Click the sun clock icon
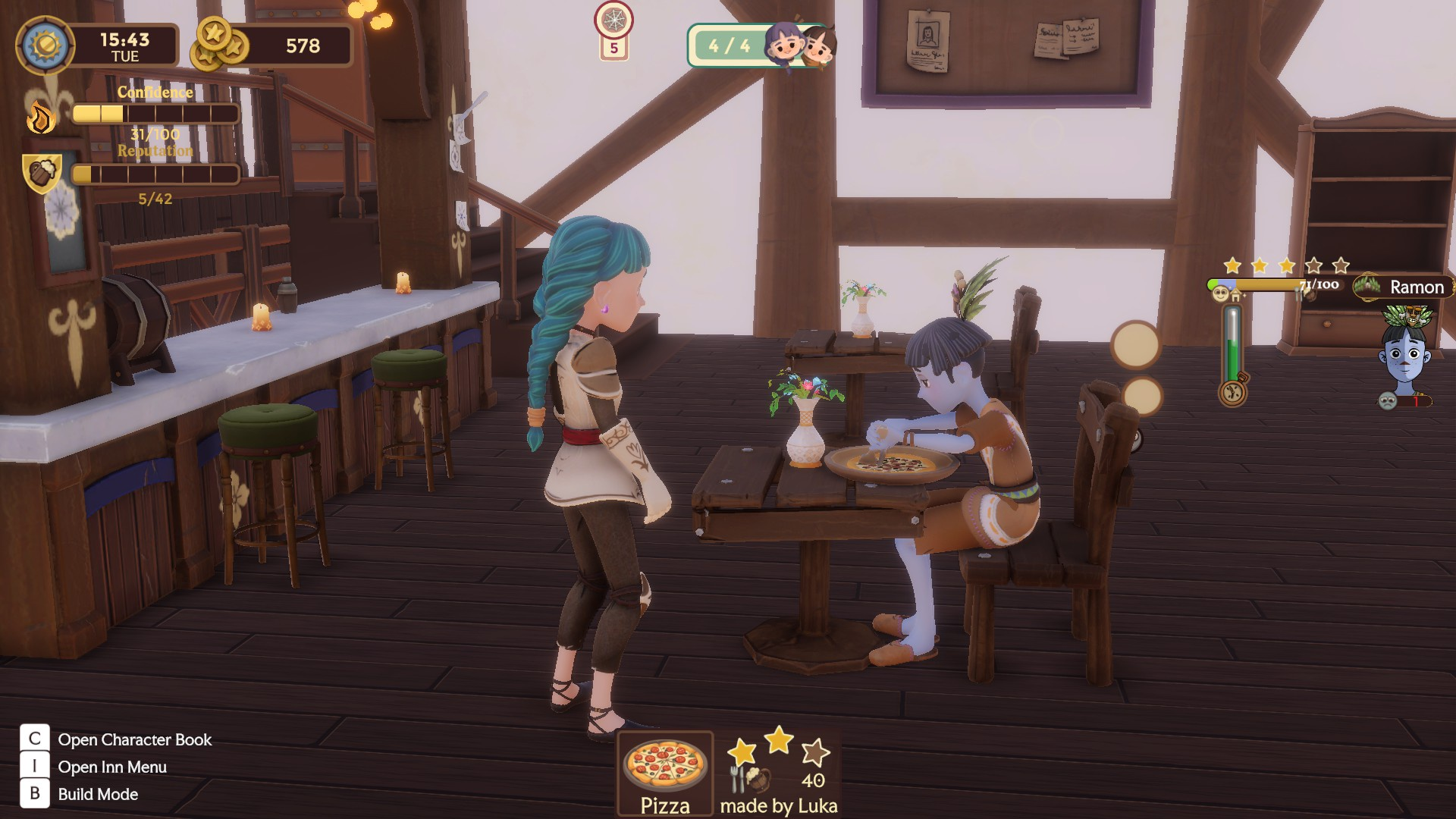Viewport: 1456px width, 819px height. pos(45,45)
